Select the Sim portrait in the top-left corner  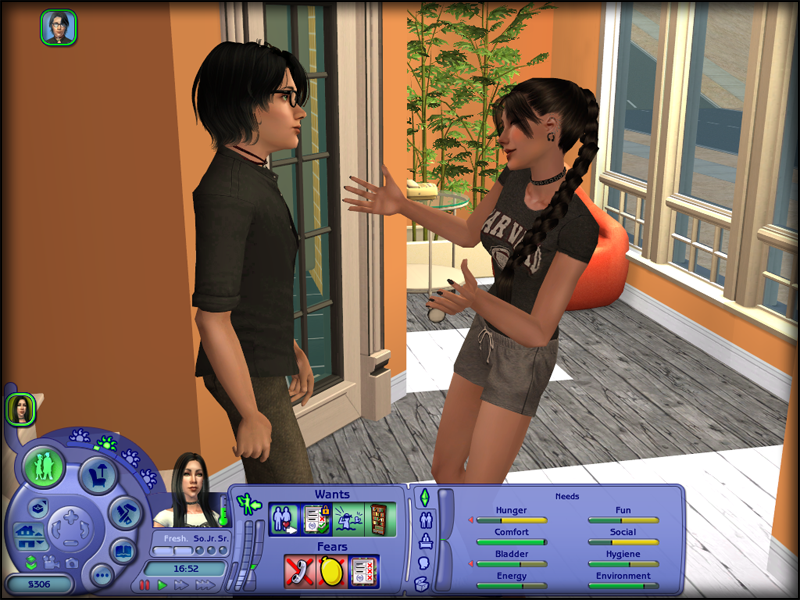tap(58, 27)
